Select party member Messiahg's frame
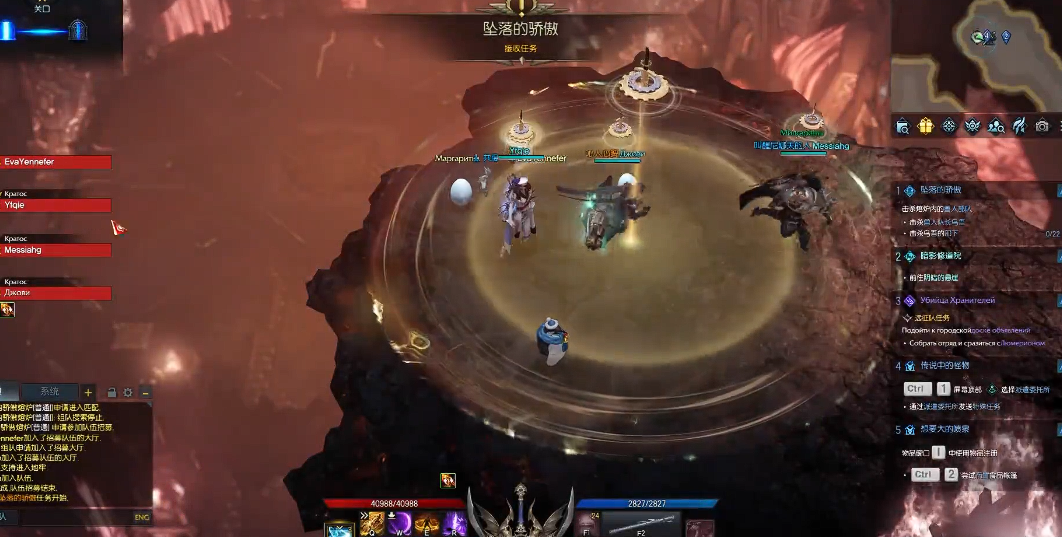 [x=55, y=250]
